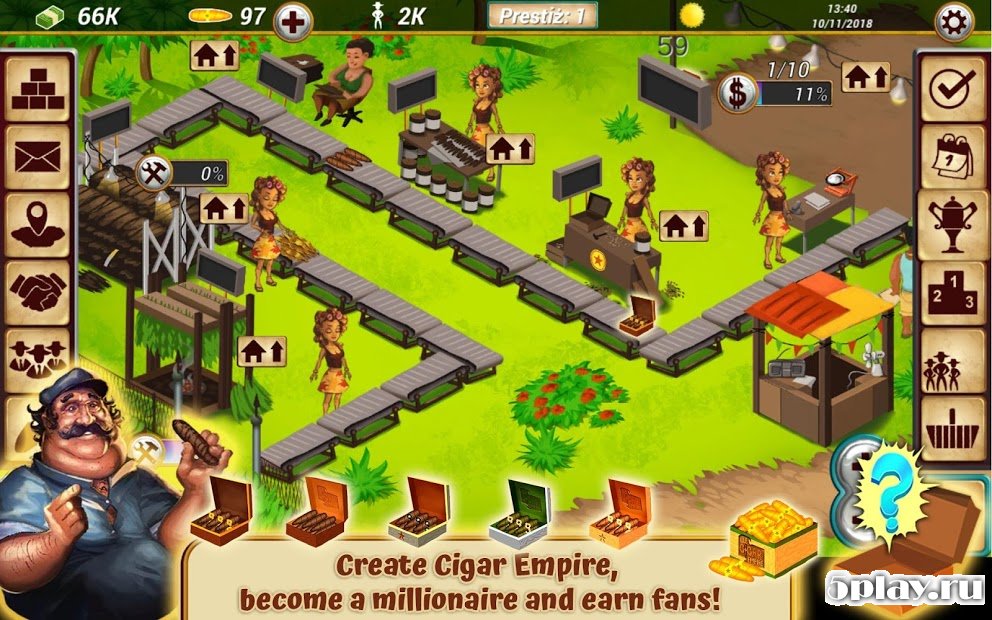Open the handshake deals menu
The image size is (992, 620).
click(38, 291)
